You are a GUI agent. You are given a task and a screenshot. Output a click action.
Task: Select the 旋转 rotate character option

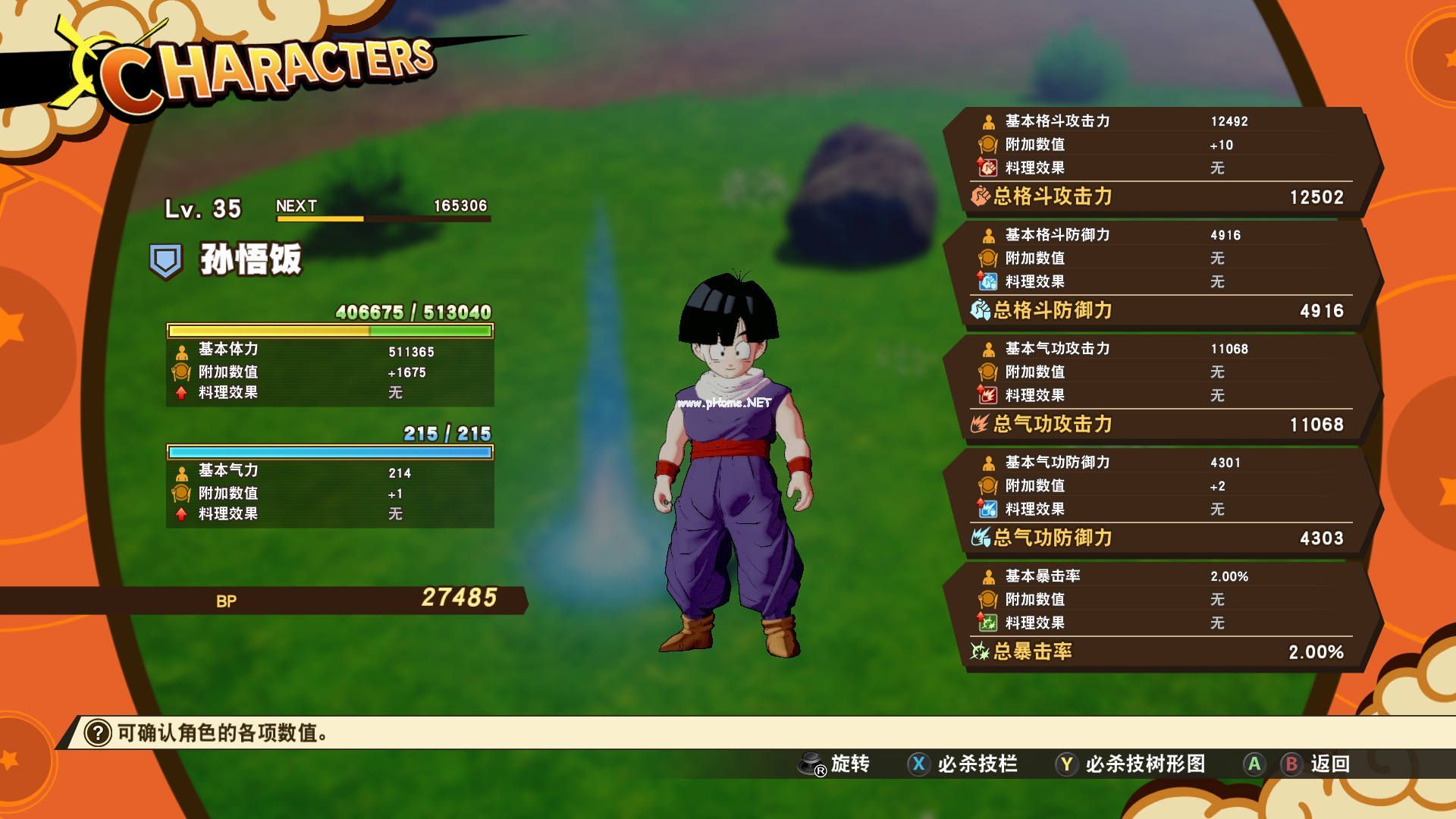coord(834,764)
